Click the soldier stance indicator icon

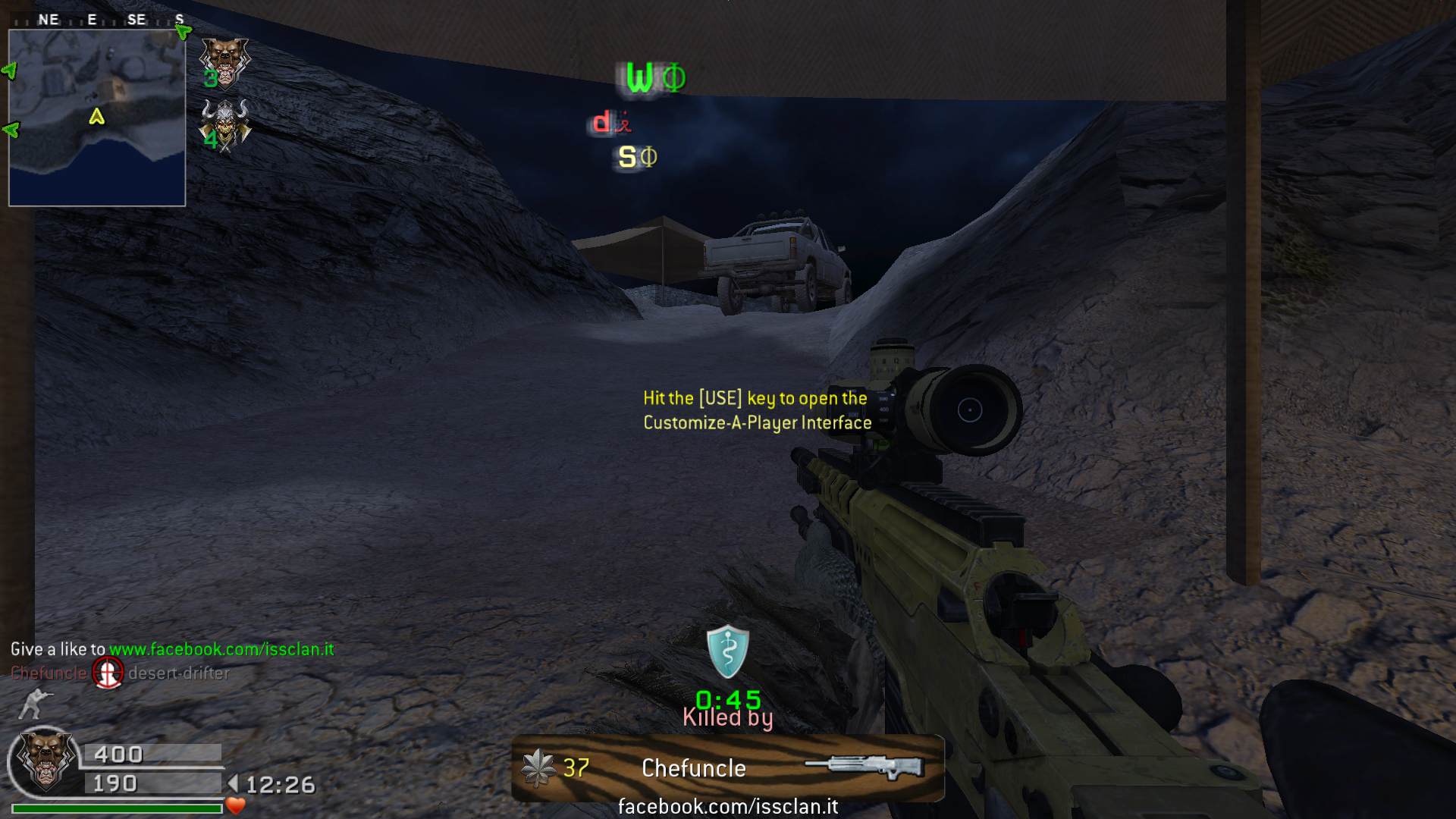pos(33,704)
